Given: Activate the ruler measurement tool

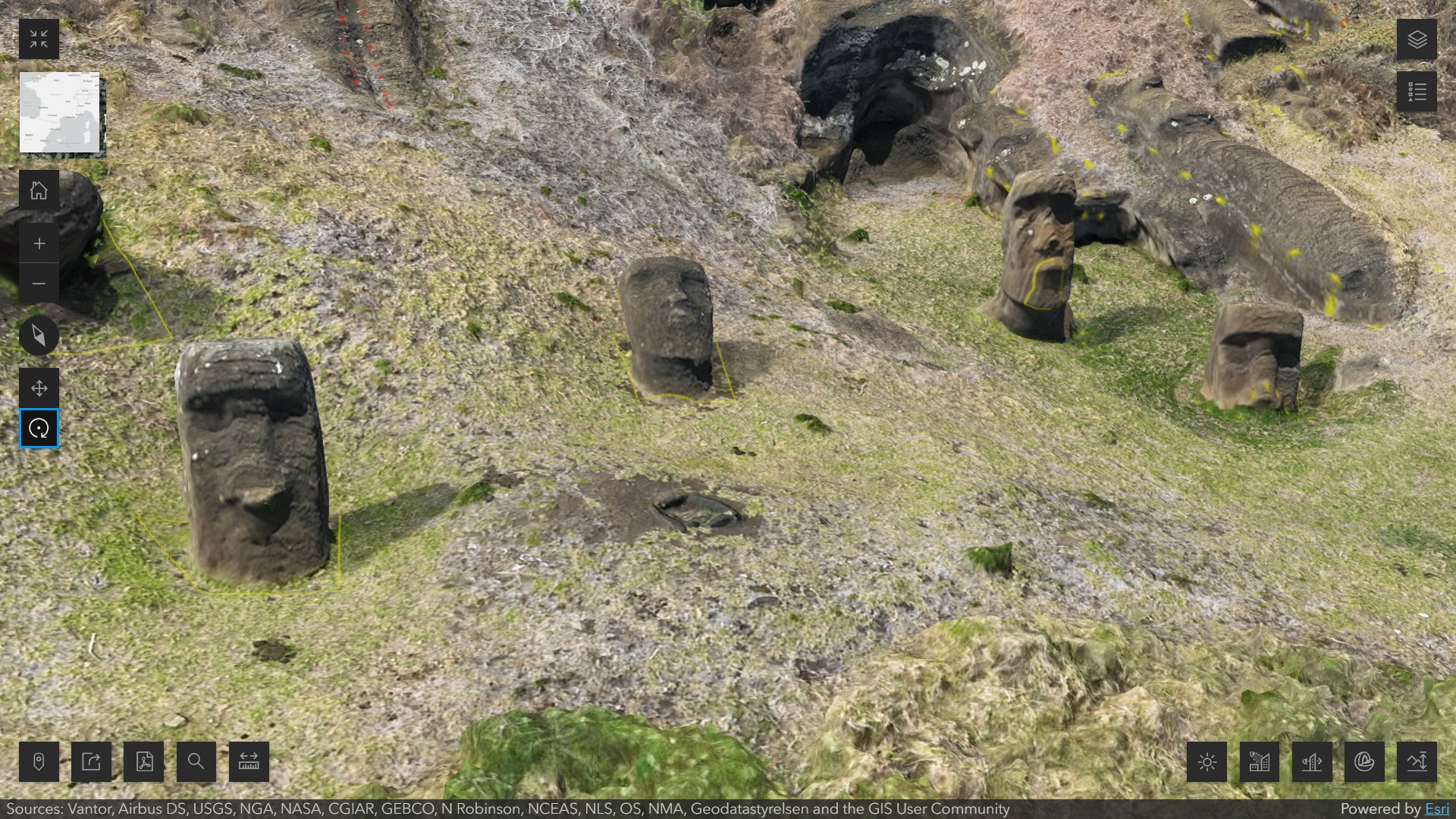Looking at the screenshot, I should point(249,761).
